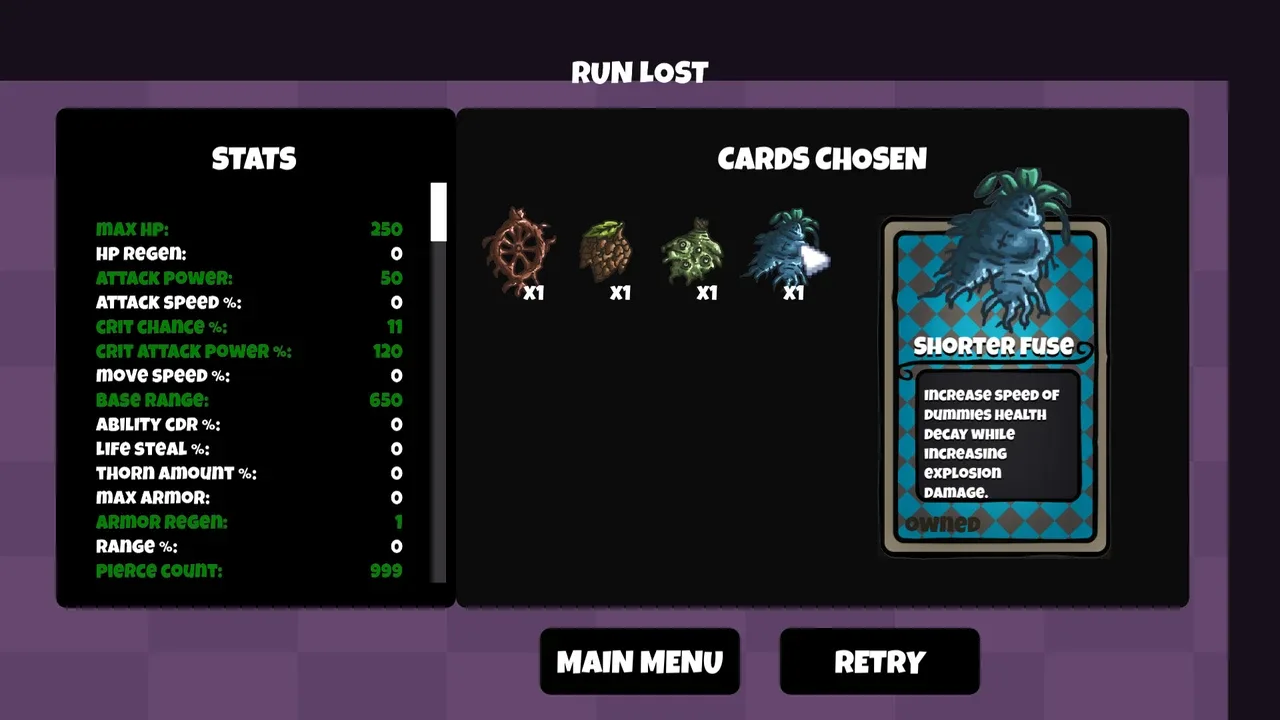The height and width of the screenshot is (720, 1280).
Task: Click the stats panel scrollbar thumb
Action: 438,212
